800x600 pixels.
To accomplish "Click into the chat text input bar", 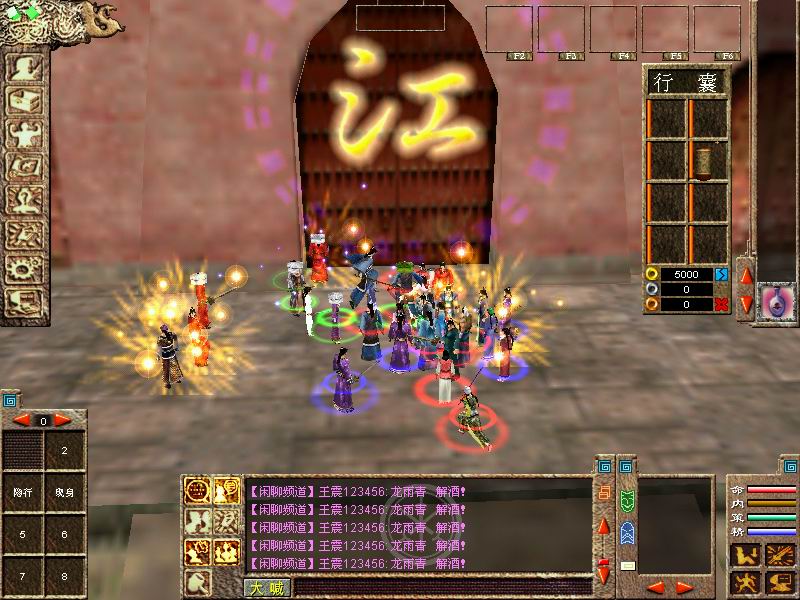I will [440, 587].
